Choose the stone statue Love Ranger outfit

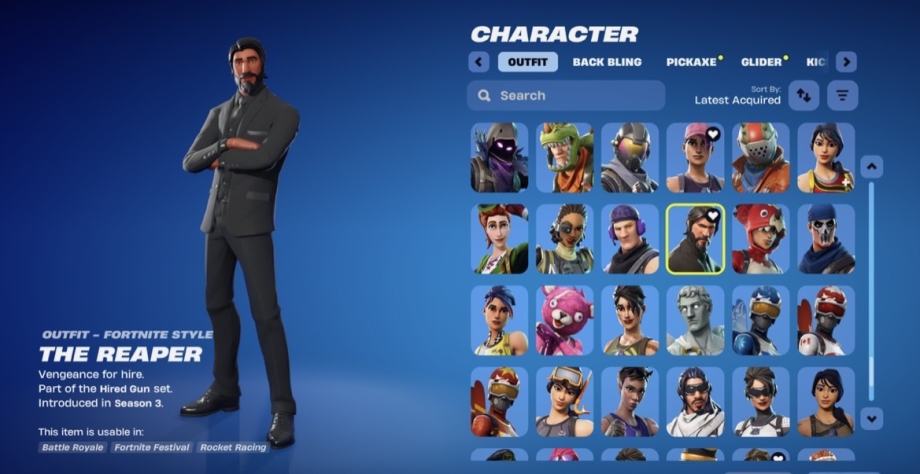point(695,320)
